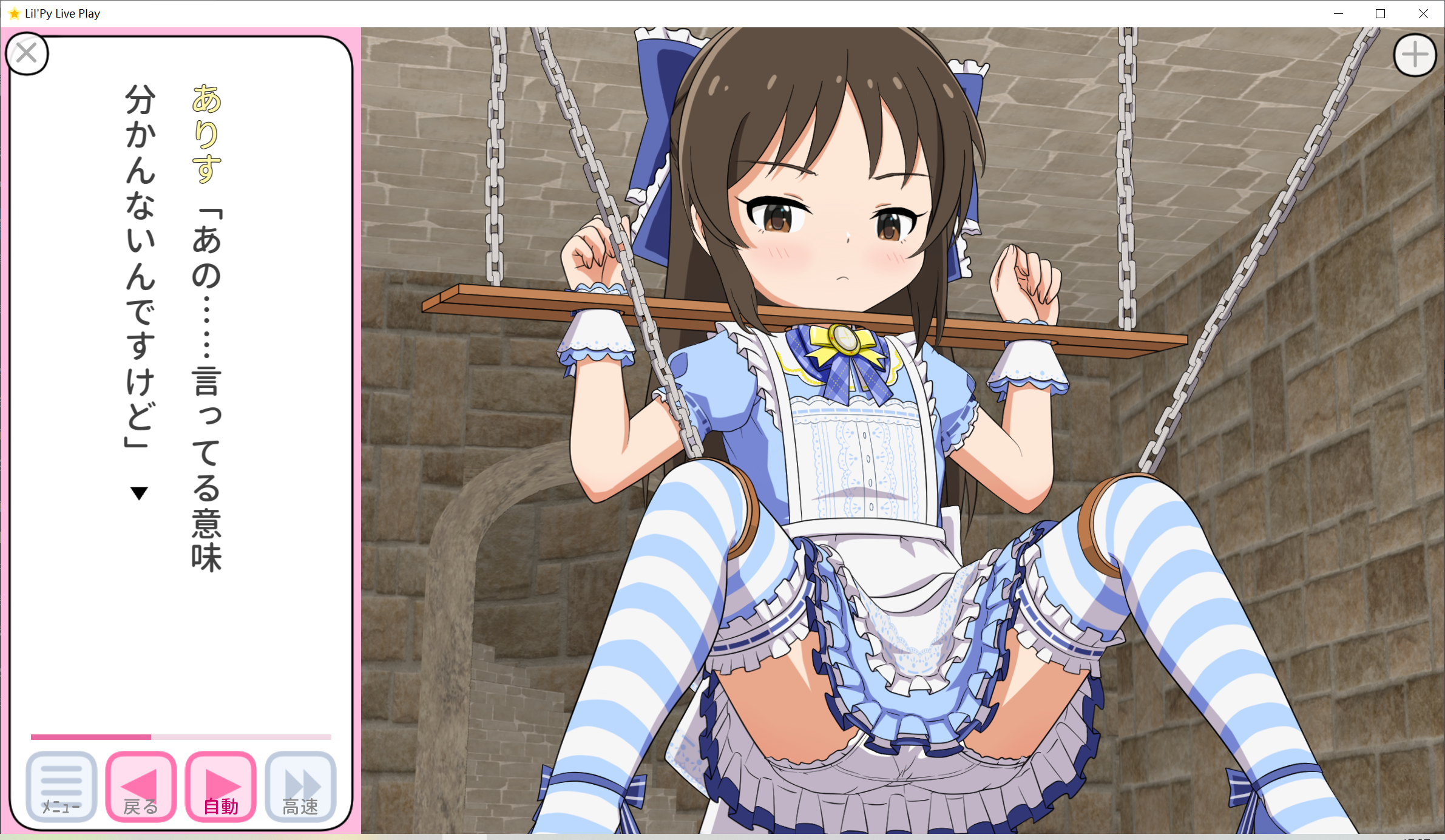
Task: Click the X icon to dismiss the dialog panel
Action: (27, 53)
